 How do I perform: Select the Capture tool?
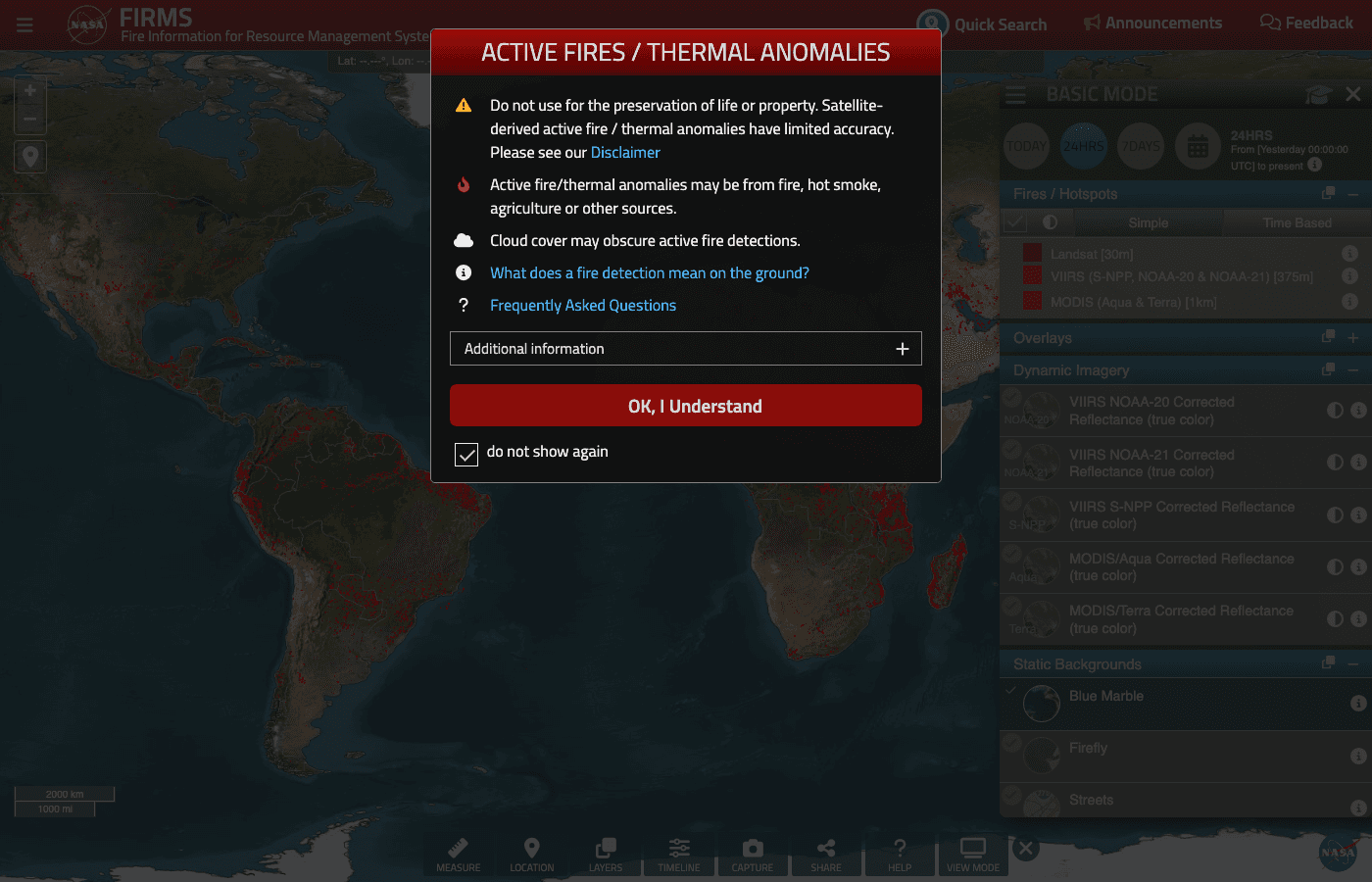coord(752,854)
